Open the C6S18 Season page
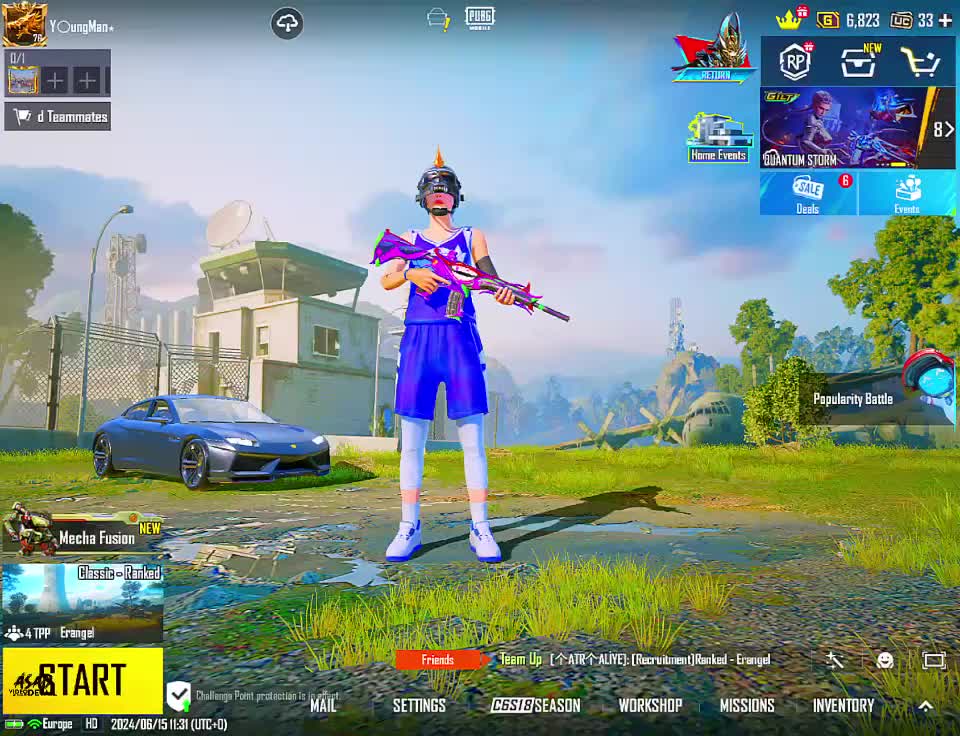960x736 pixels. point(535,705)
